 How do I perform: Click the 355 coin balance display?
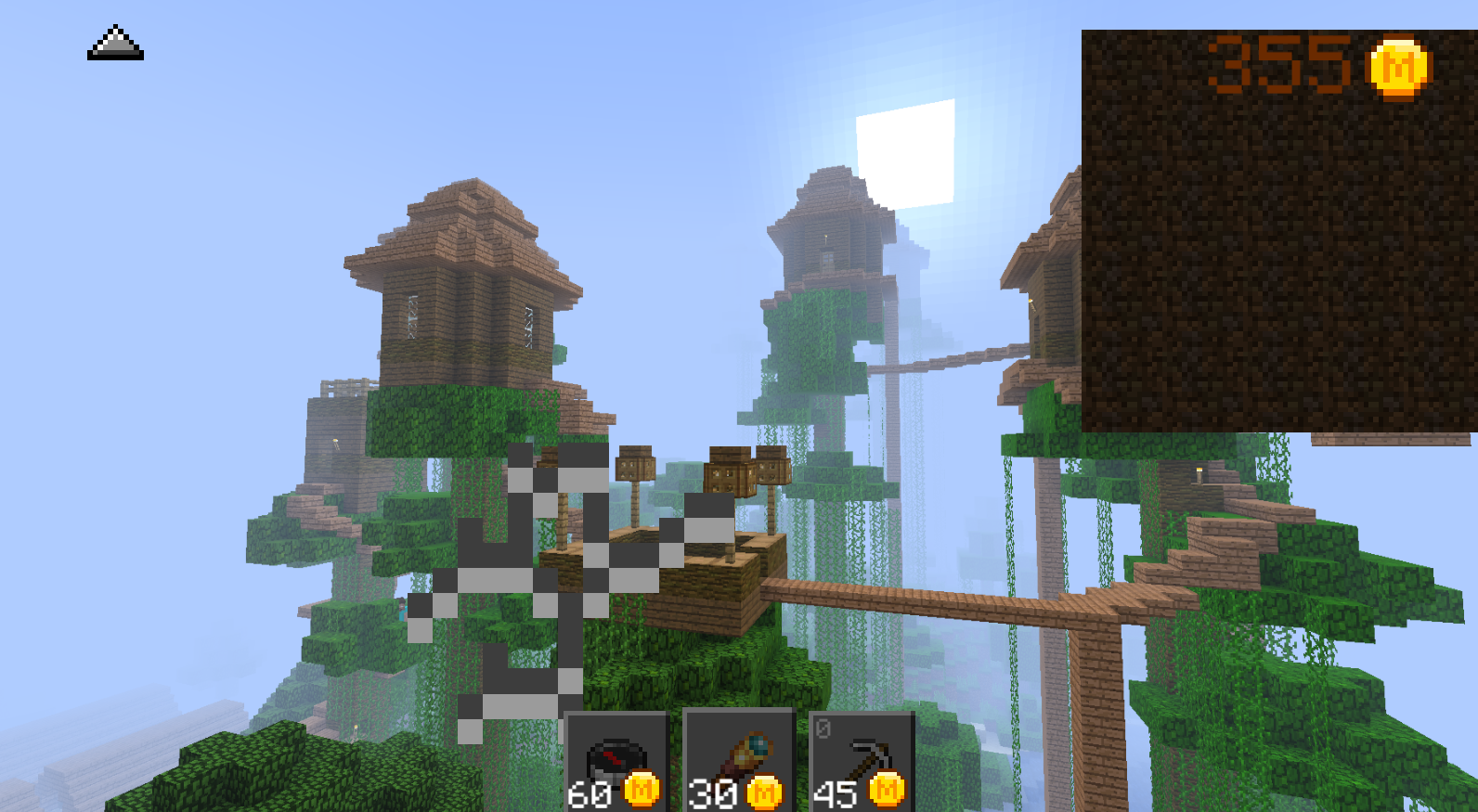point(1295,61)
